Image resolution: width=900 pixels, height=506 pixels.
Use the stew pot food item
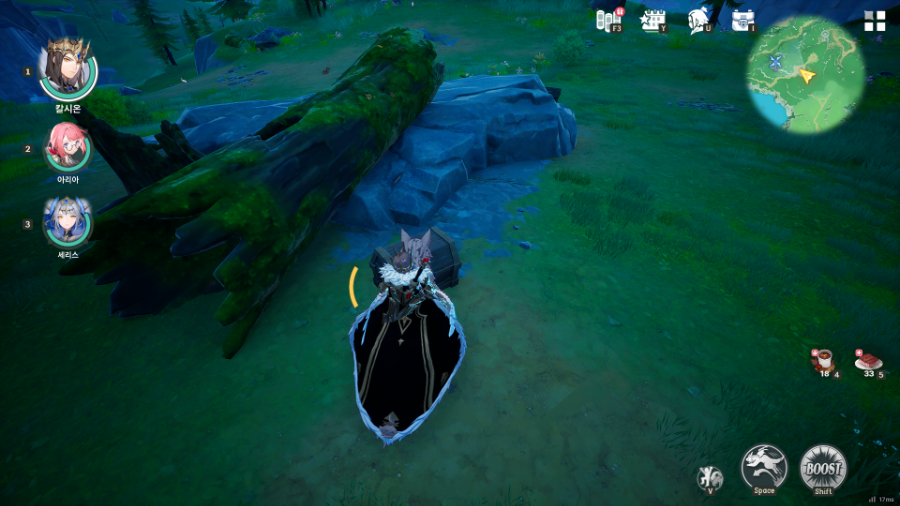click(x=823, y=360)
